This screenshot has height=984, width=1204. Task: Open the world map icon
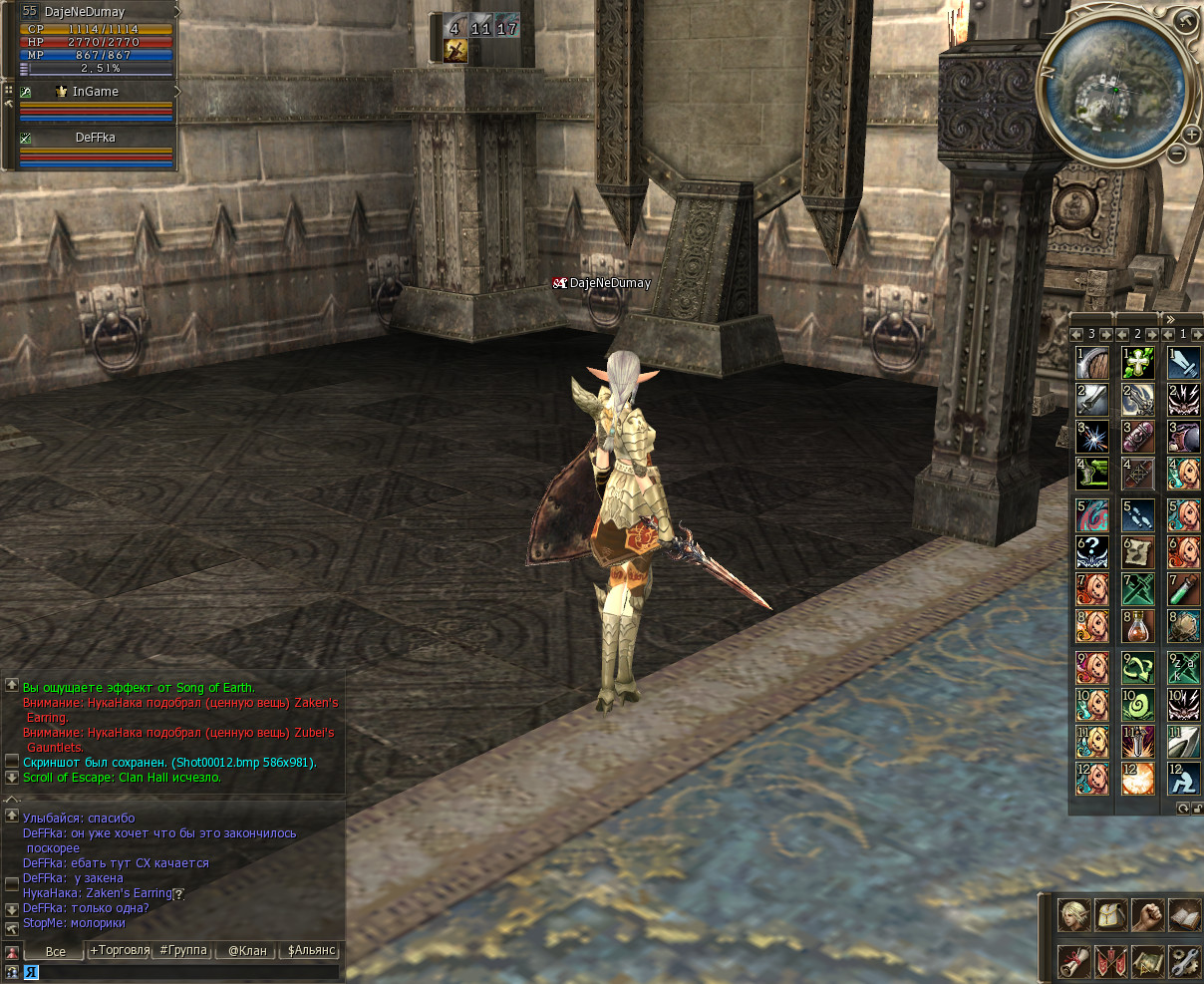pos(1147,962)
